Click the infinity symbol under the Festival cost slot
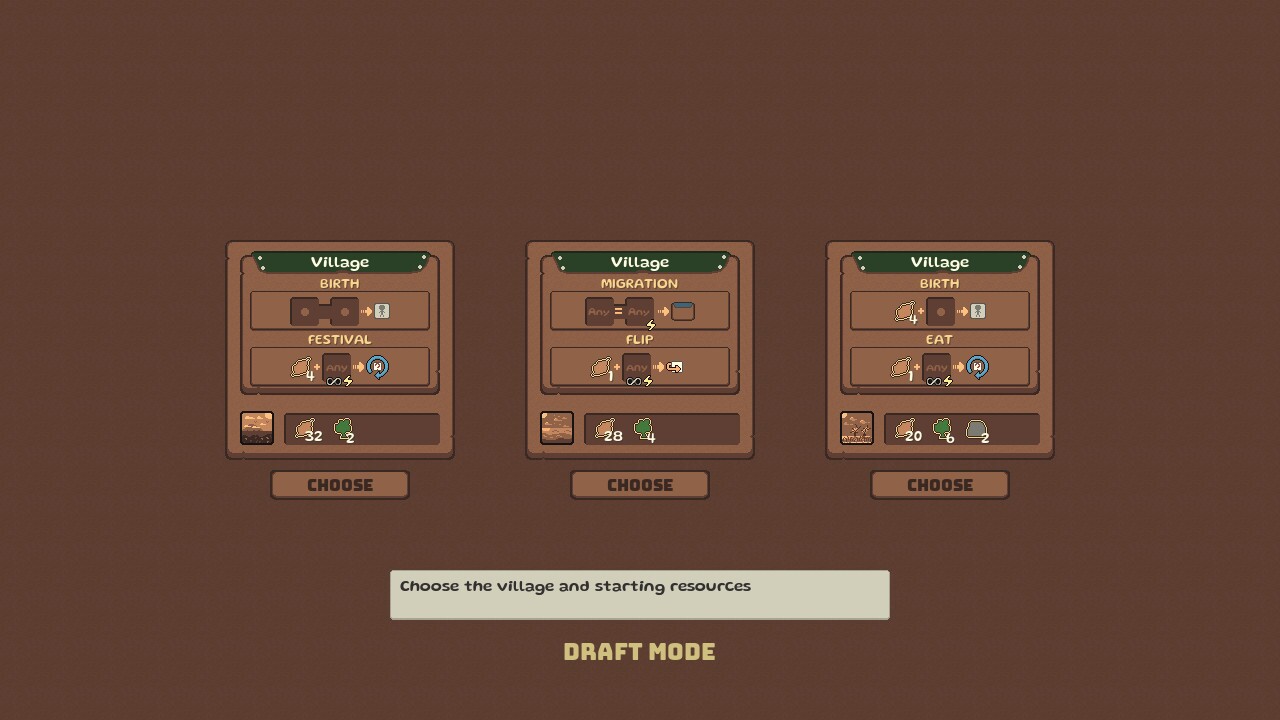Viewport: 1280px width, 720px height. point(333,382)
